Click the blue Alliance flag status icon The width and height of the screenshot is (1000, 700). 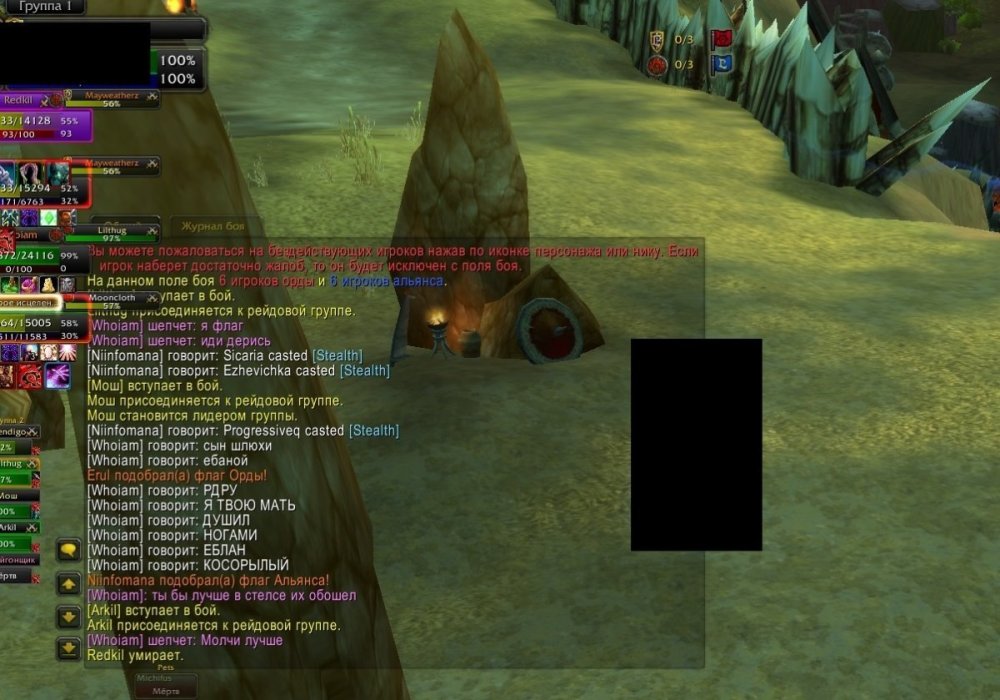(720, 65)
